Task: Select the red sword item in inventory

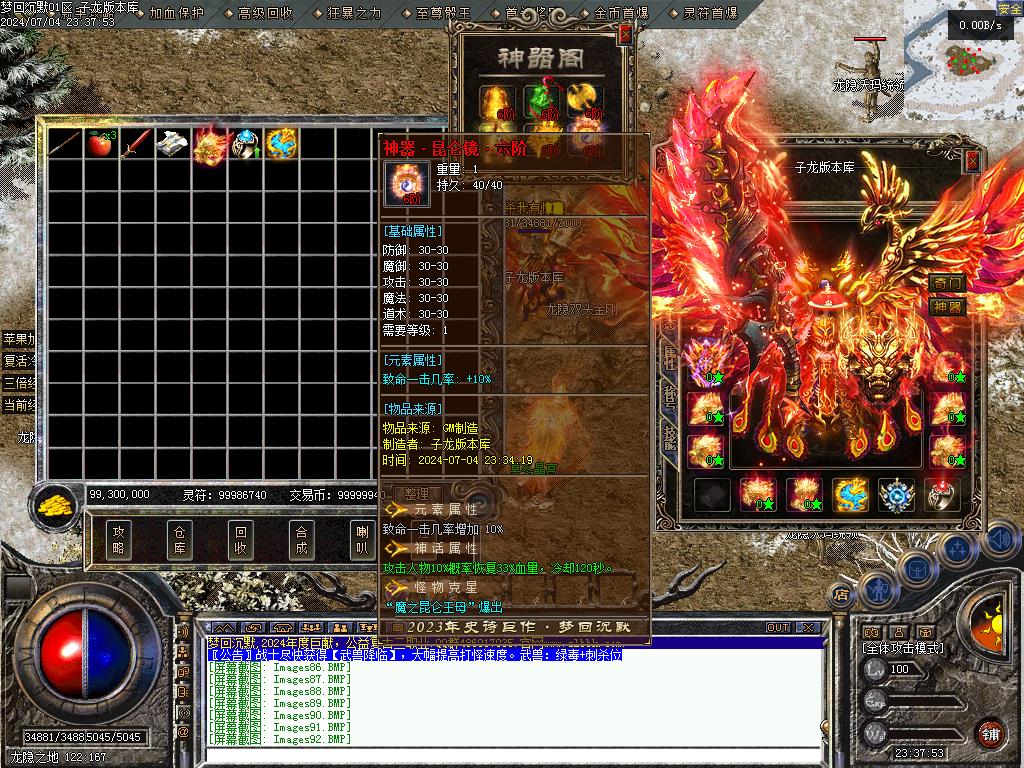Action: pos(134,144)
